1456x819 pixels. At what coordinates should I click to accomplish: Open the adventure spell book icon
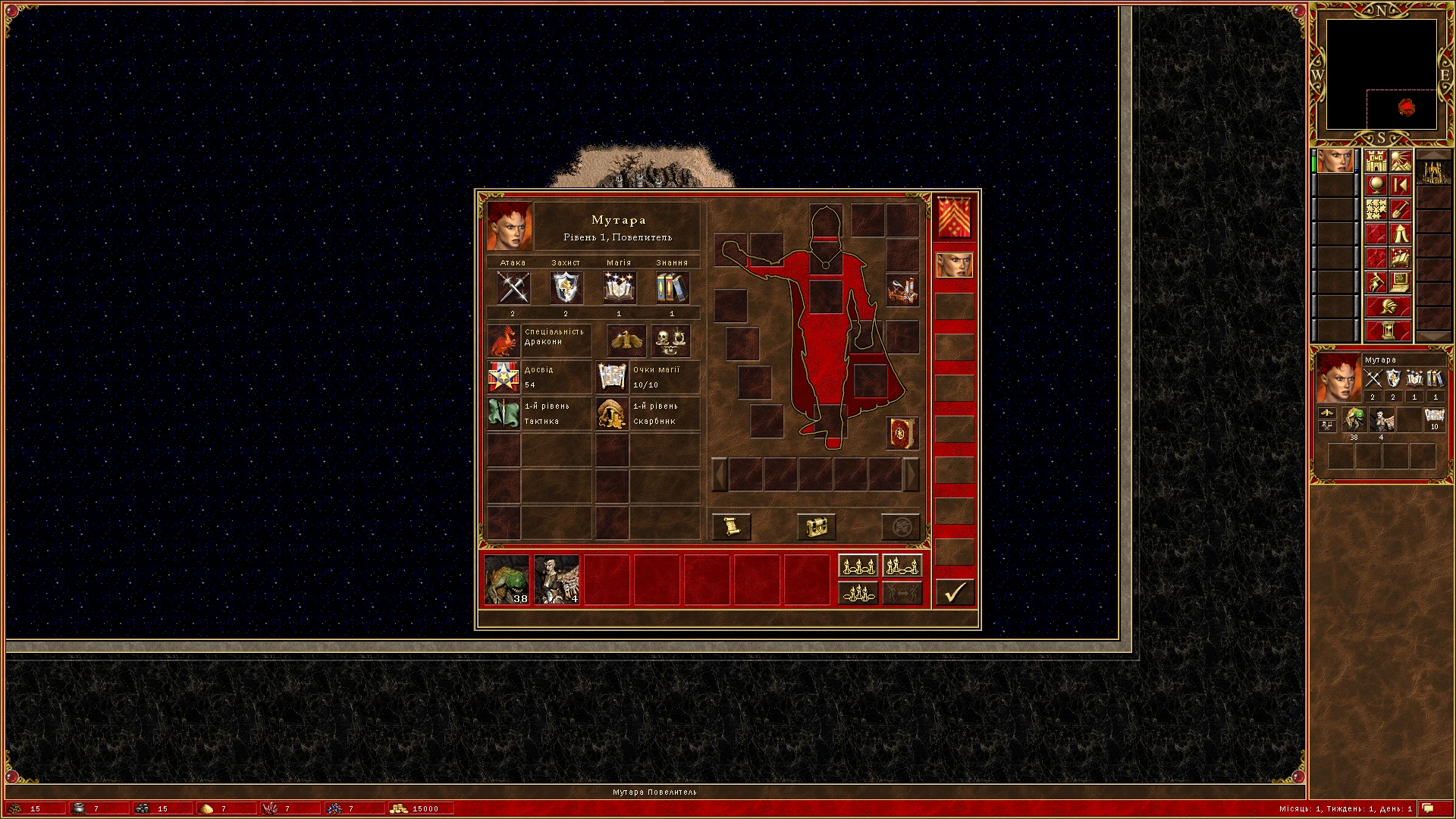click(1400, 258)
